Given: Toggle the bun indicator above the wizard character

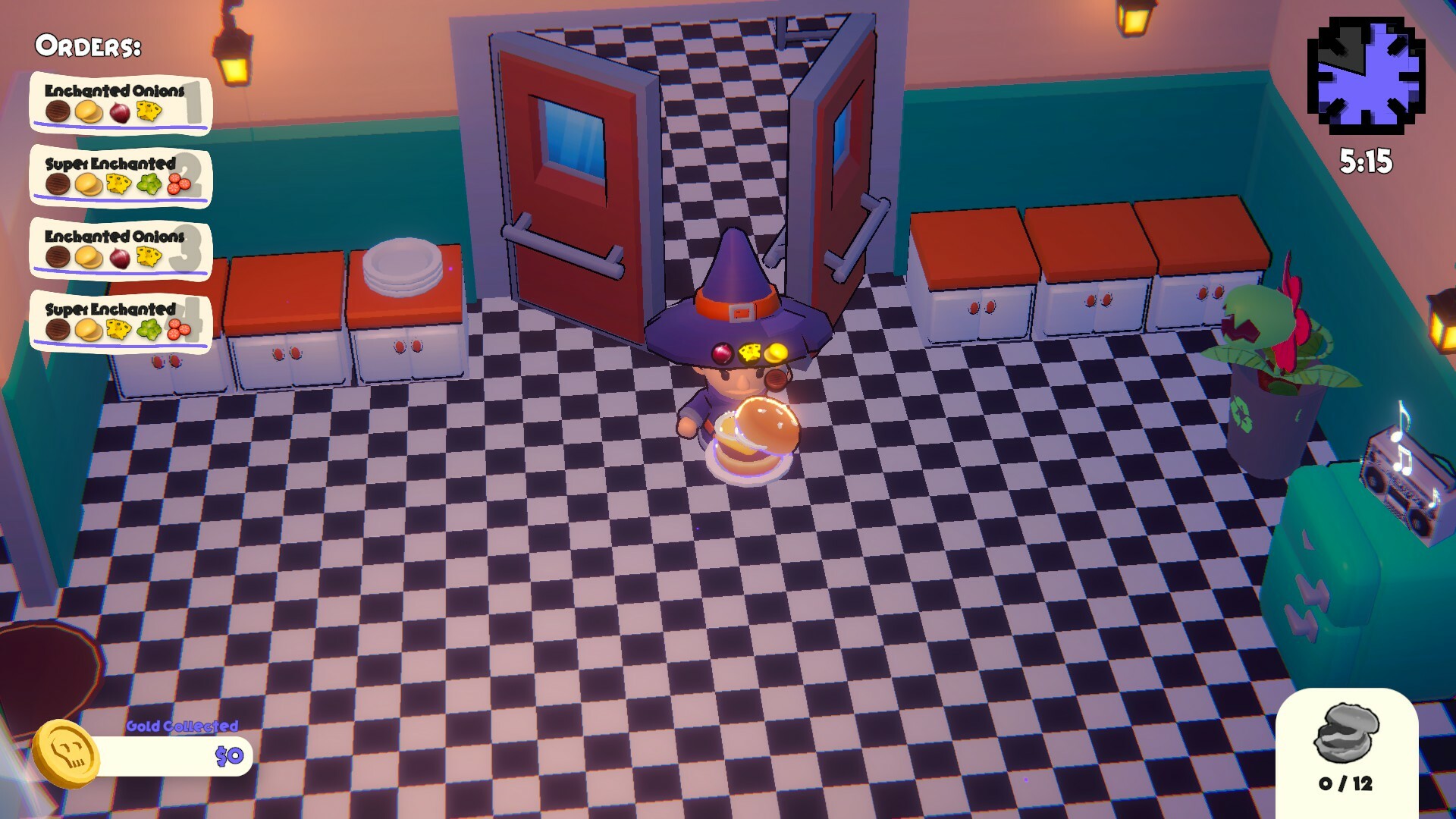Looking at the screenshot, I should click(x=775, y=352).
